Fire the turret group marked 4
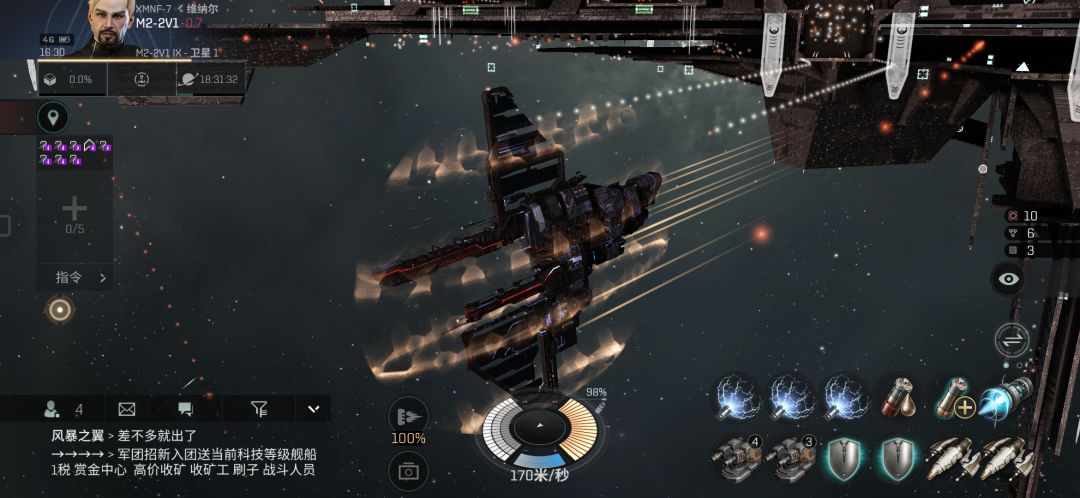This screenshot has height=498, width=1080. click(x=738, y=458)
